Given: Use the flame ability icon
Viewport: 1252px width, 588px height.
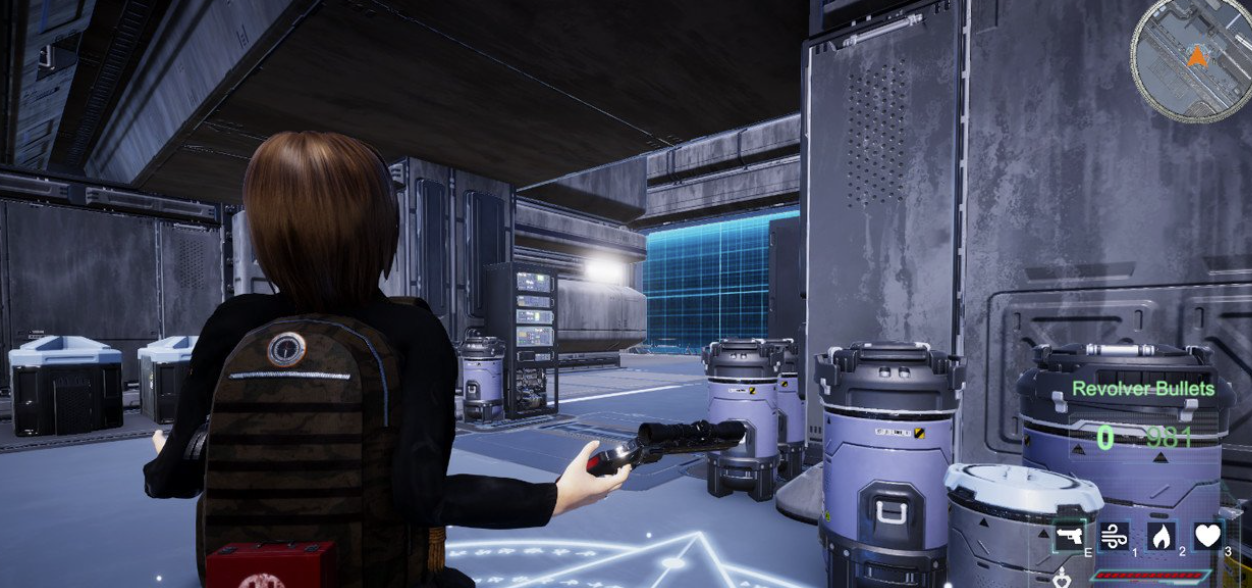Looking at the screenshot, I should pyautogui.click(x=1161, y=536).
